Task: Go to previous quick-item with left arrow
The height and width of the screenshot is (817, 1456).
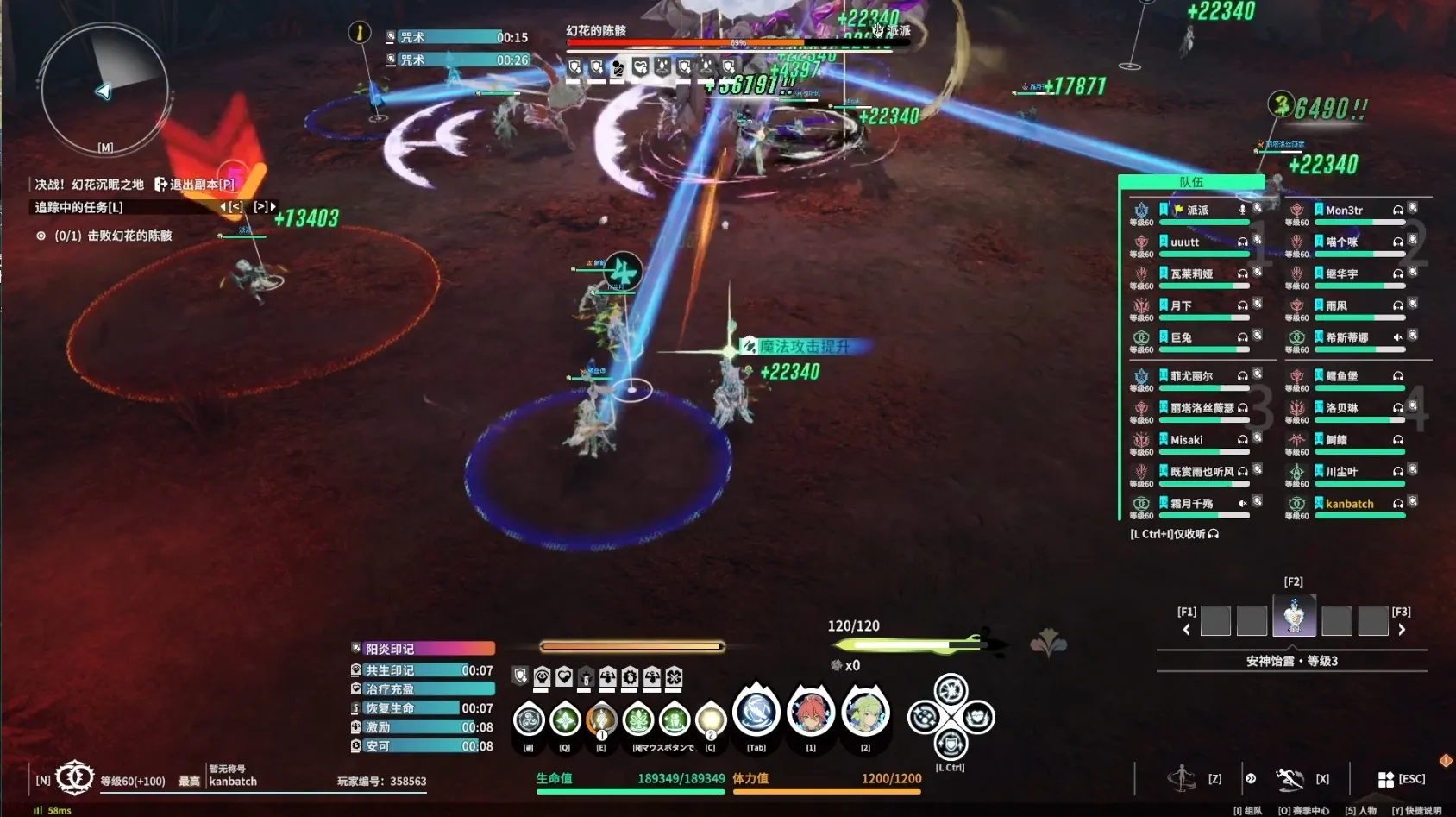Action: [x=1187, y=630]
